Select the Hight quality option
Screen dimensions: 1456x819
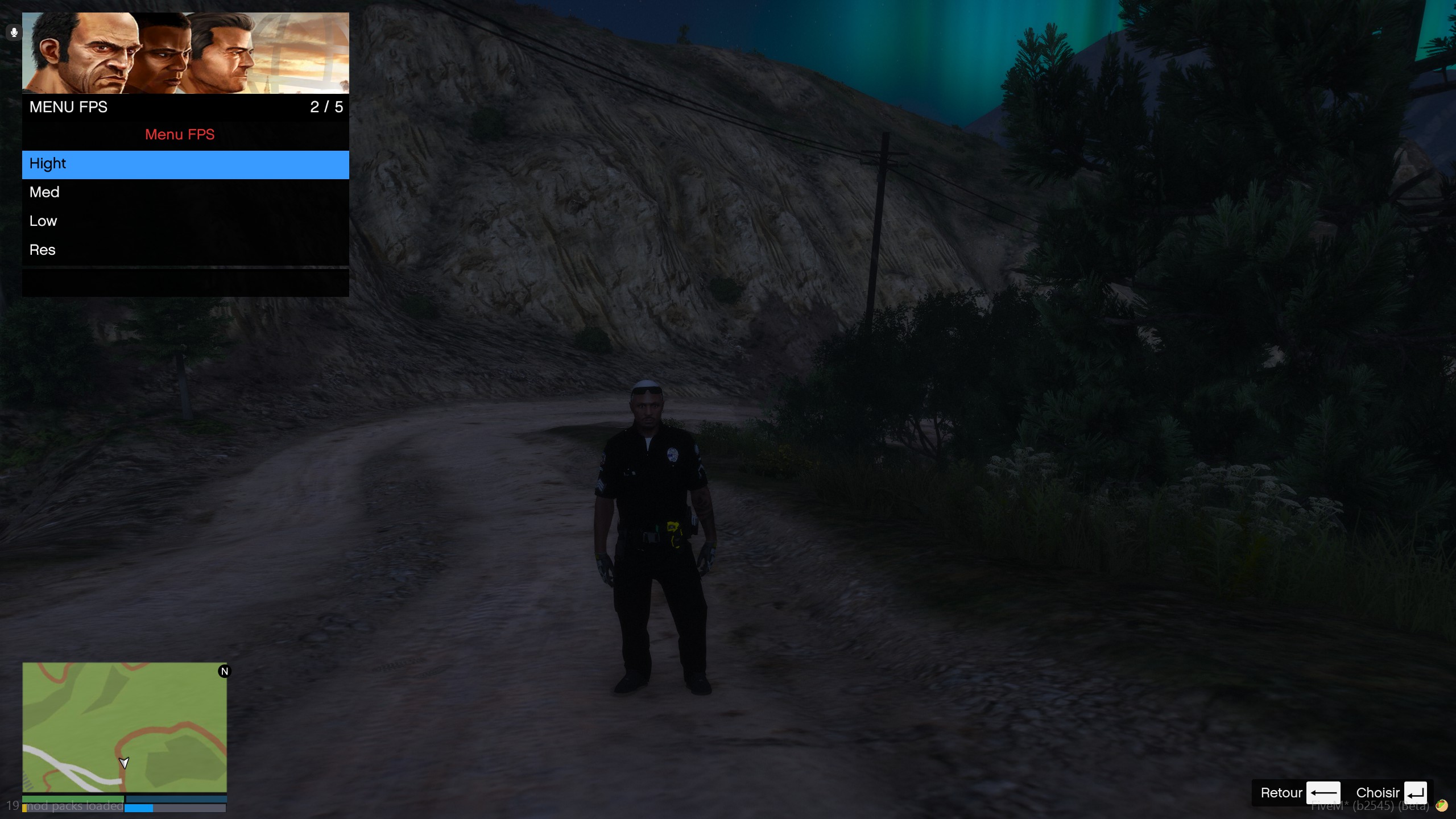185,164
